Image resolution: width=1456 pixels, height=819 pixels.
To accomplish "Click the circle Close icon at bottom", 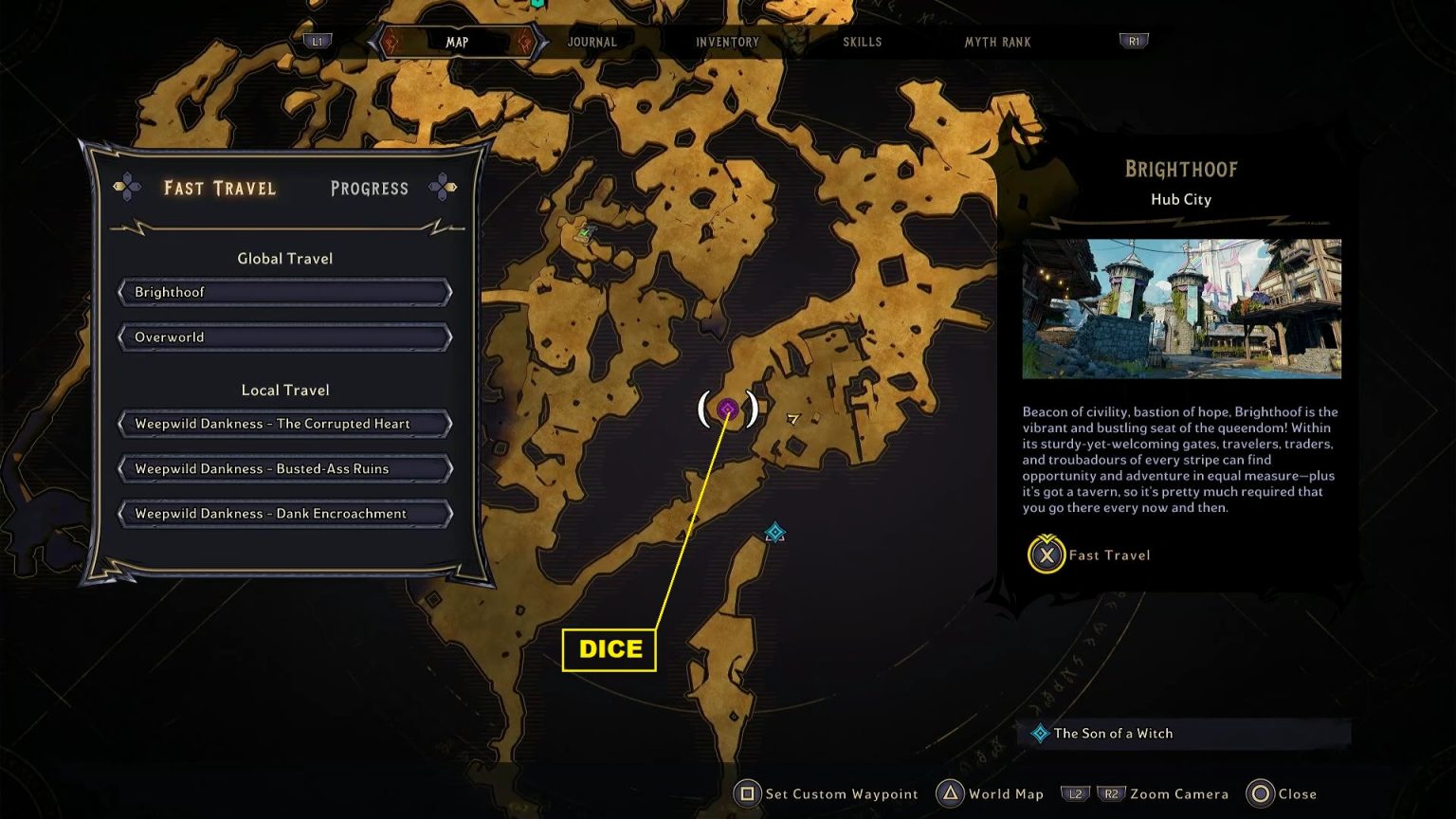I will [x=1260, y=794].
